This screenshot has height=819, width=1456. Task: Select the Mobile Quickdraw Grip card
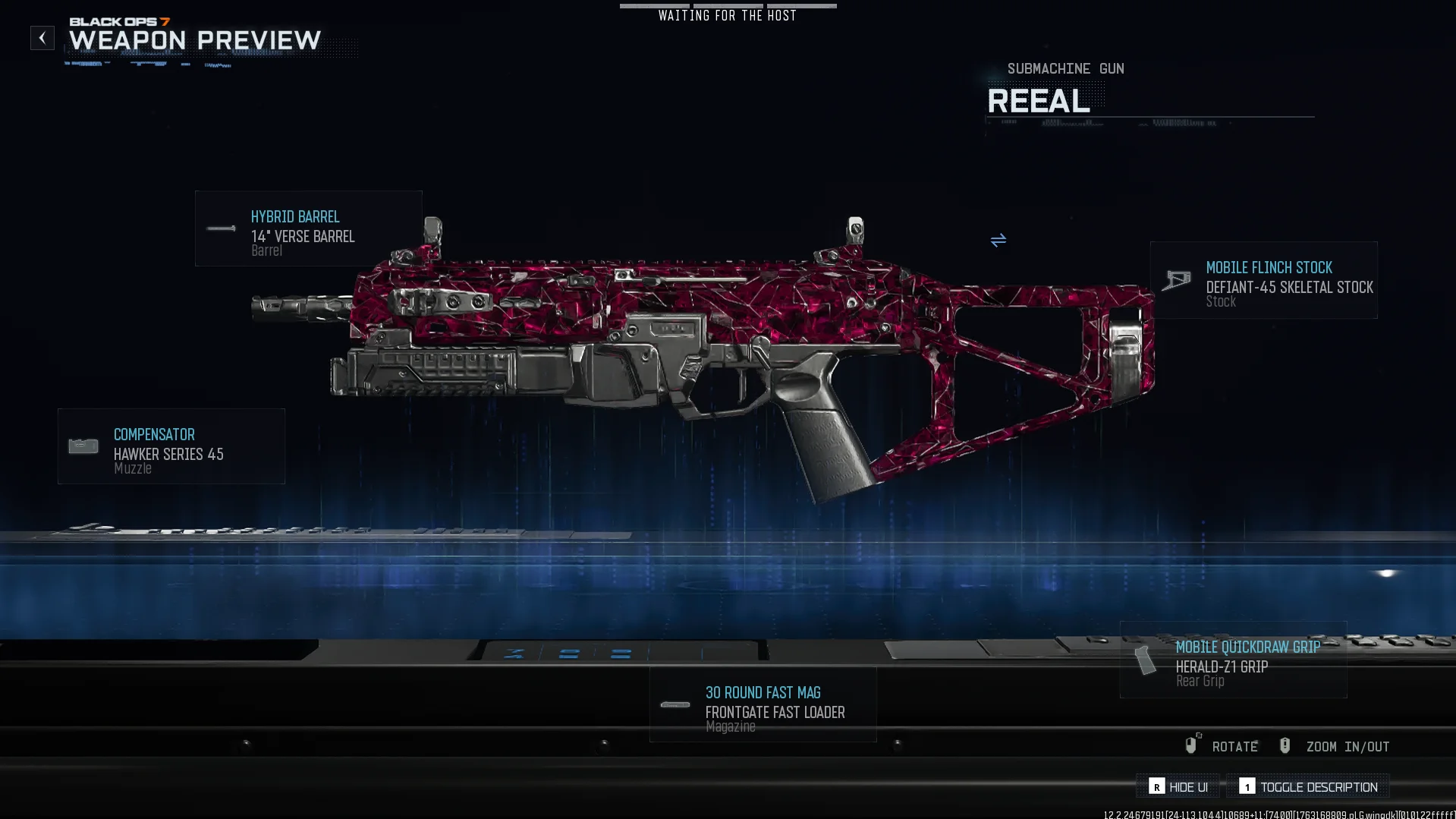[1233, 660]
